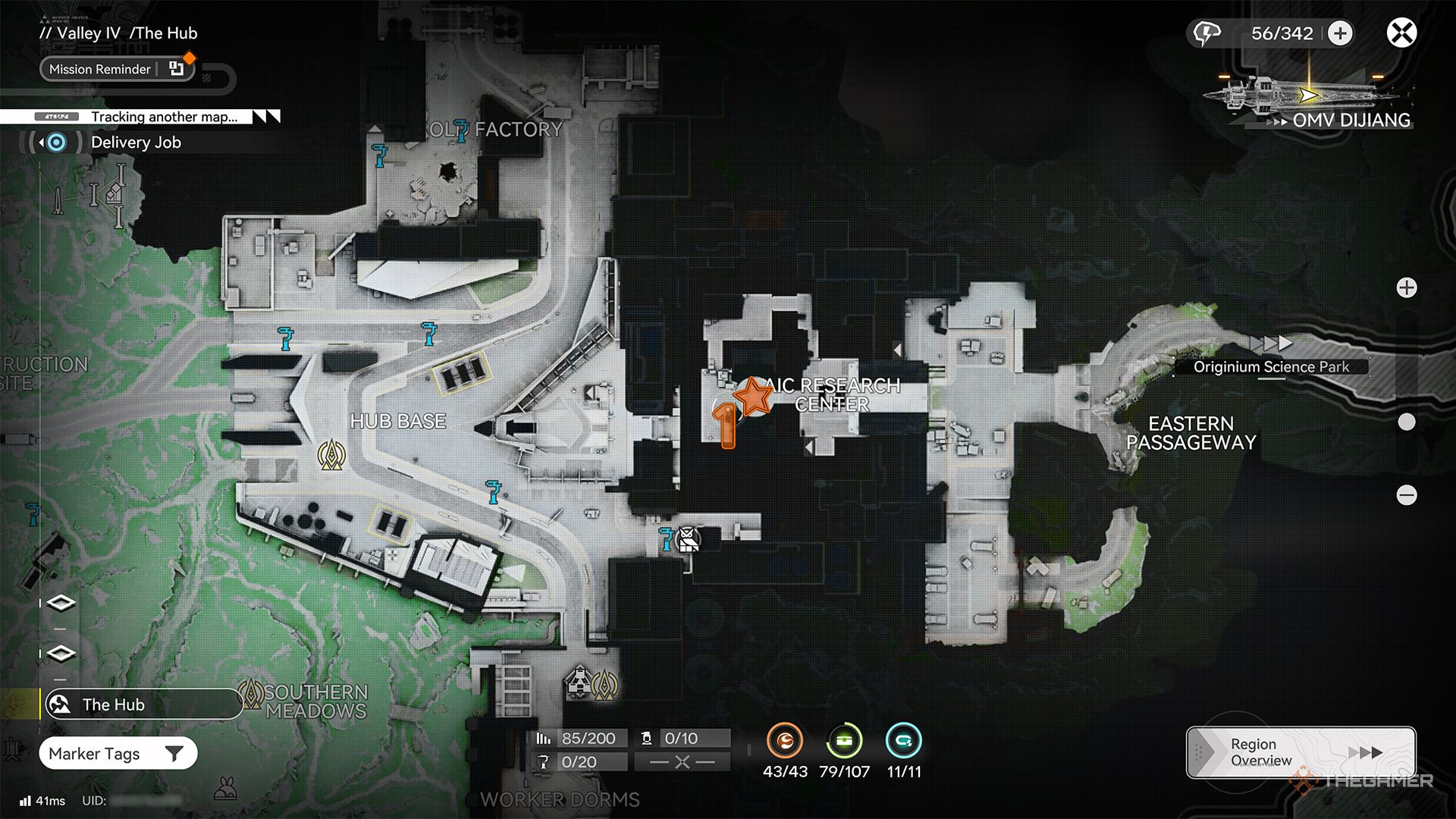Zoom out the map with minus
Image resolution: width=1456 pixels, height=819 pixels.
(1407, 495)
